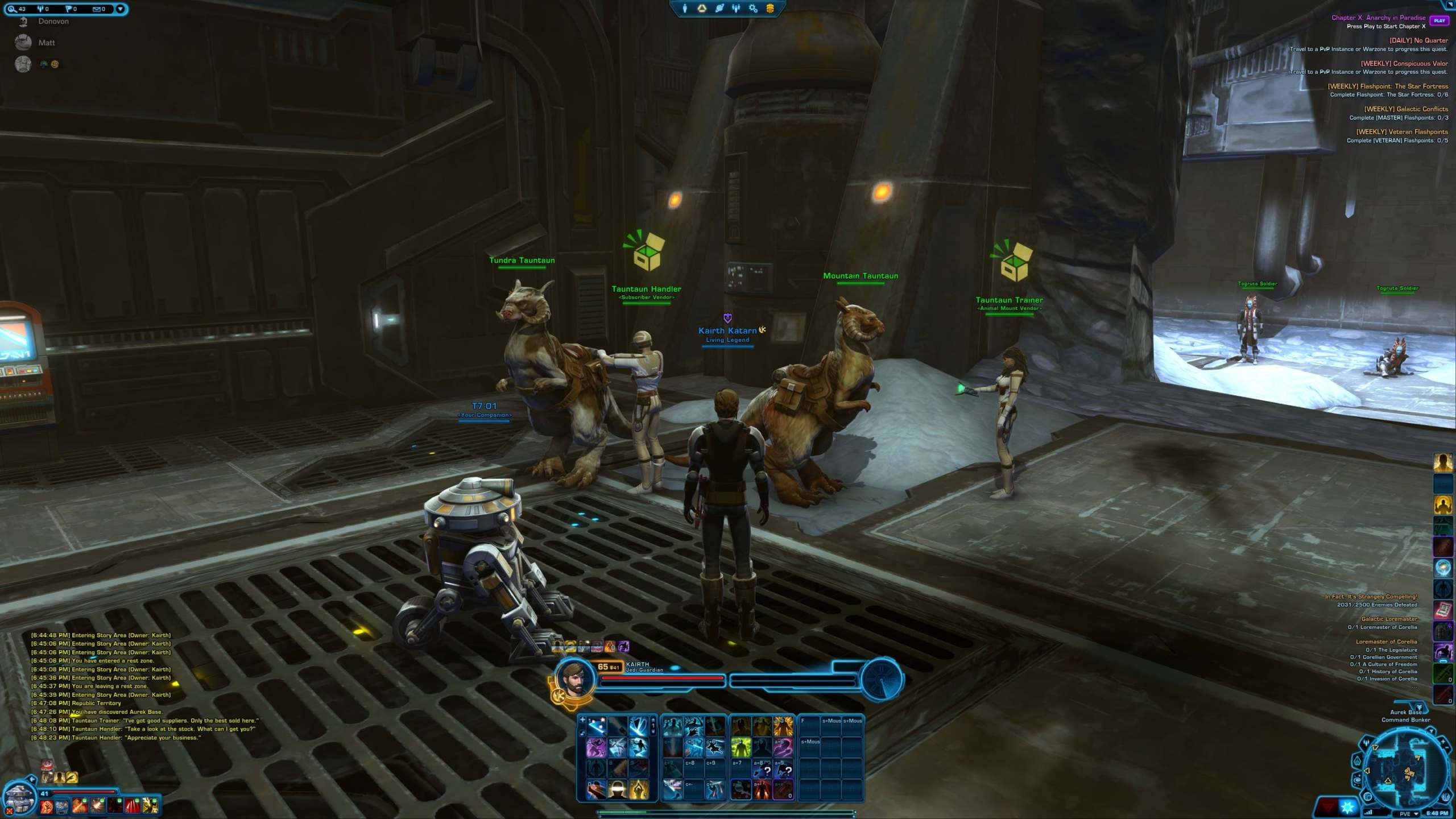Open the social group menu icon
Viewport: 1456px width, 819px height.
[x=736, y=9]
